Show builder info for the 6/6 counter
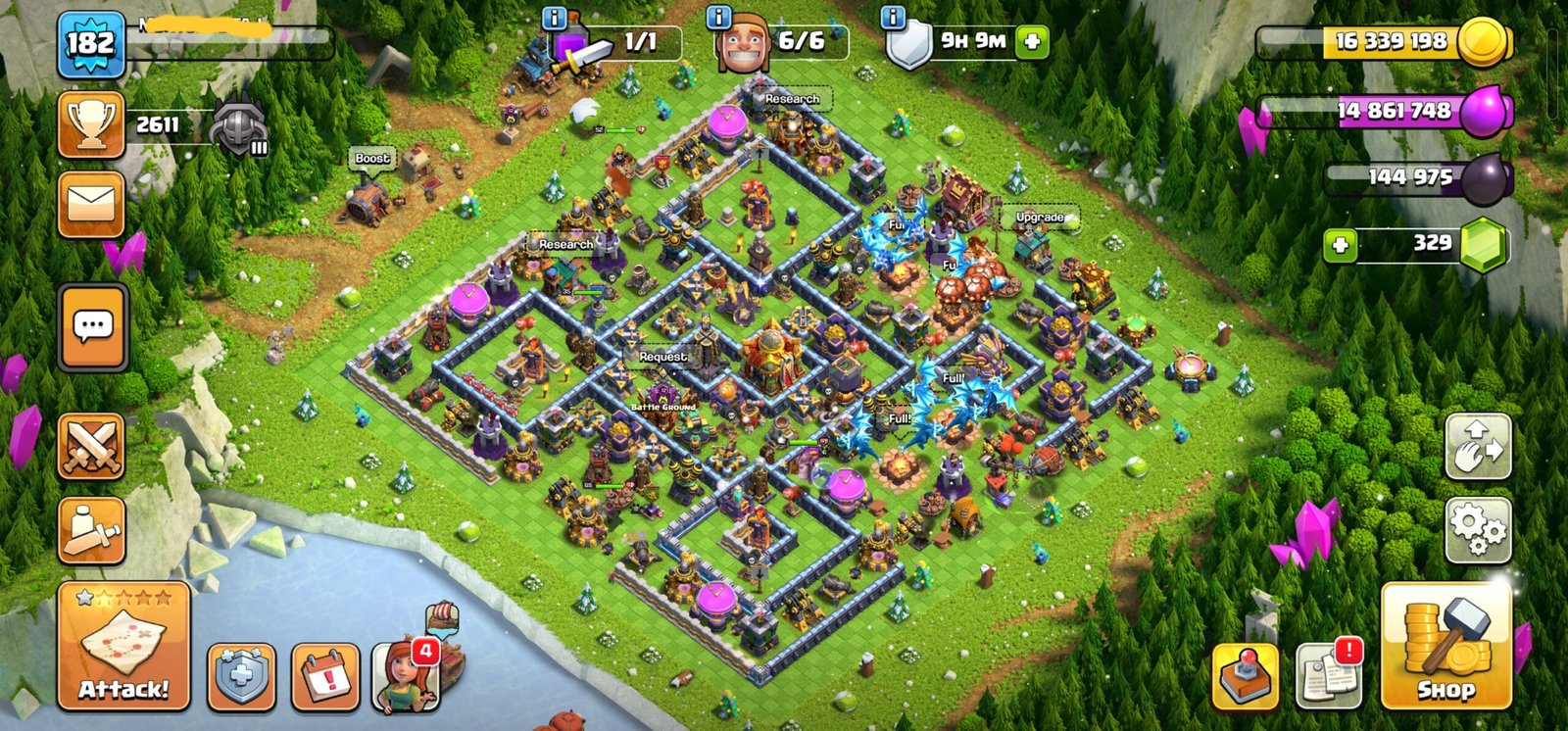The height and width of the screenshot is (731, 1568). [x=719, y=18]
